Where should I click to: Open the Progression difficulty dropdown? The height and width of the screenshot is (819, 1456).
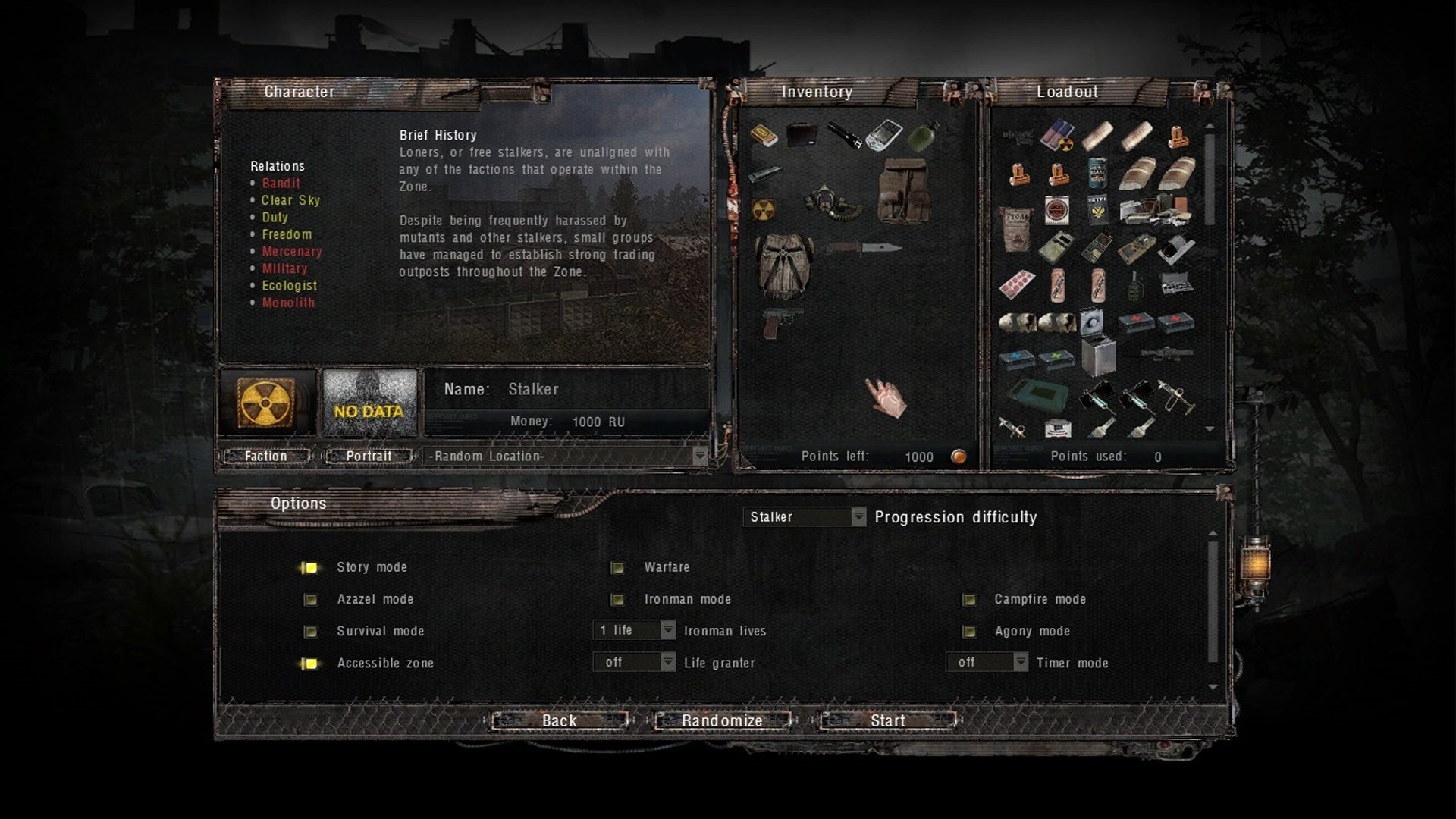pyautogui.click(x=804, y=517)
